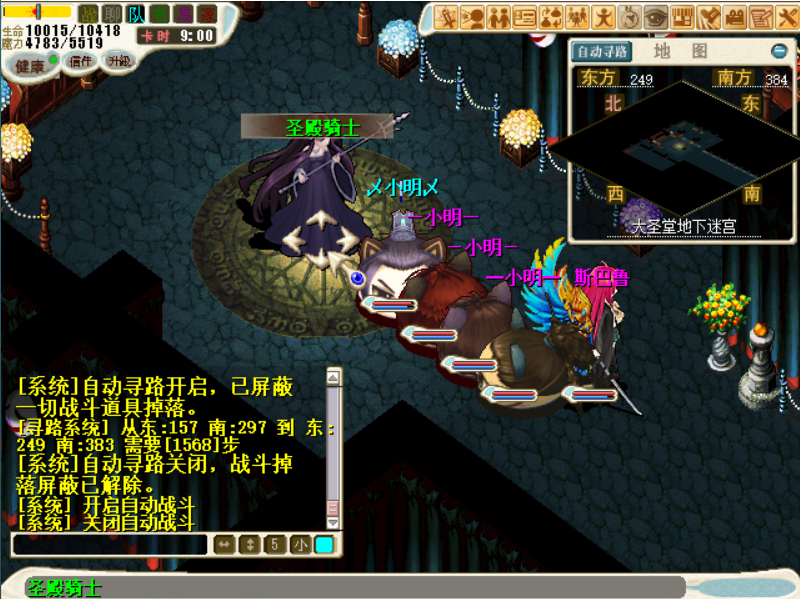800x599 pixels.
Task: Click the chat log scroll-up arrow
Action: point(333,377)
